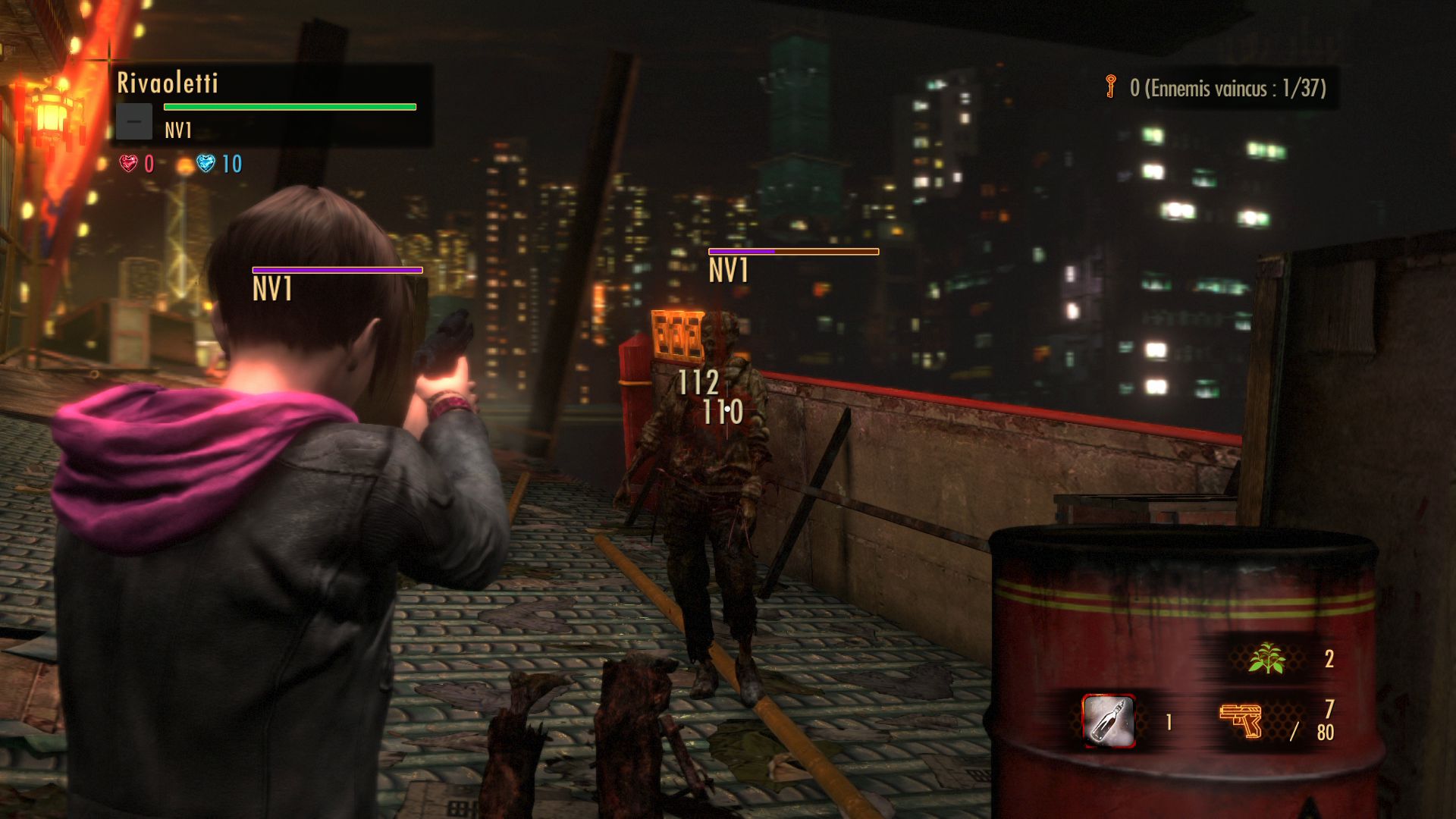Use the green herb icon
This screenshot has height=819, width=1456.
[x=1266, y=658]
